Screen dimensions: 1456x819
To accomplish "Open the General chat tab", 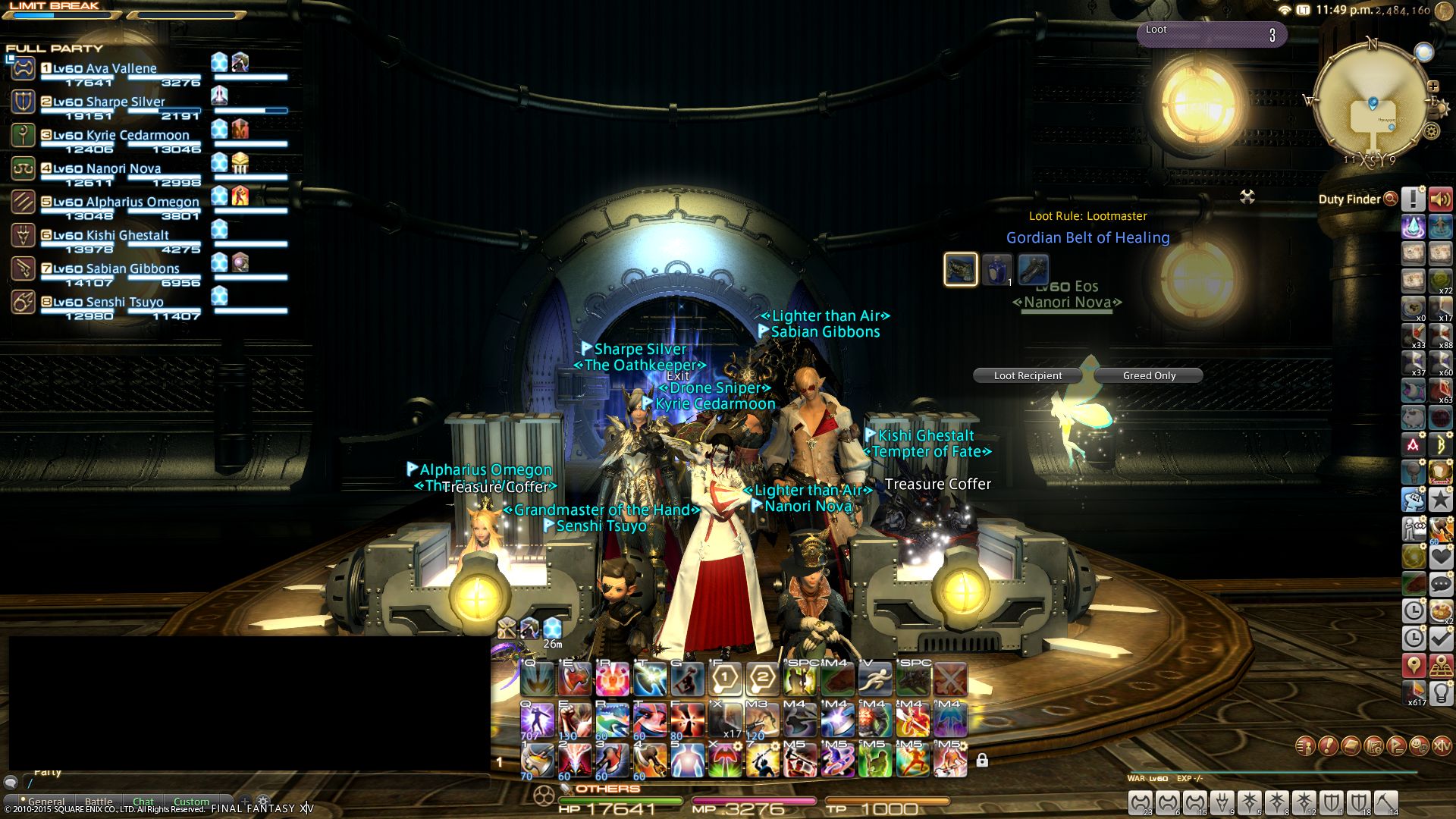I will tap(46, 802).
